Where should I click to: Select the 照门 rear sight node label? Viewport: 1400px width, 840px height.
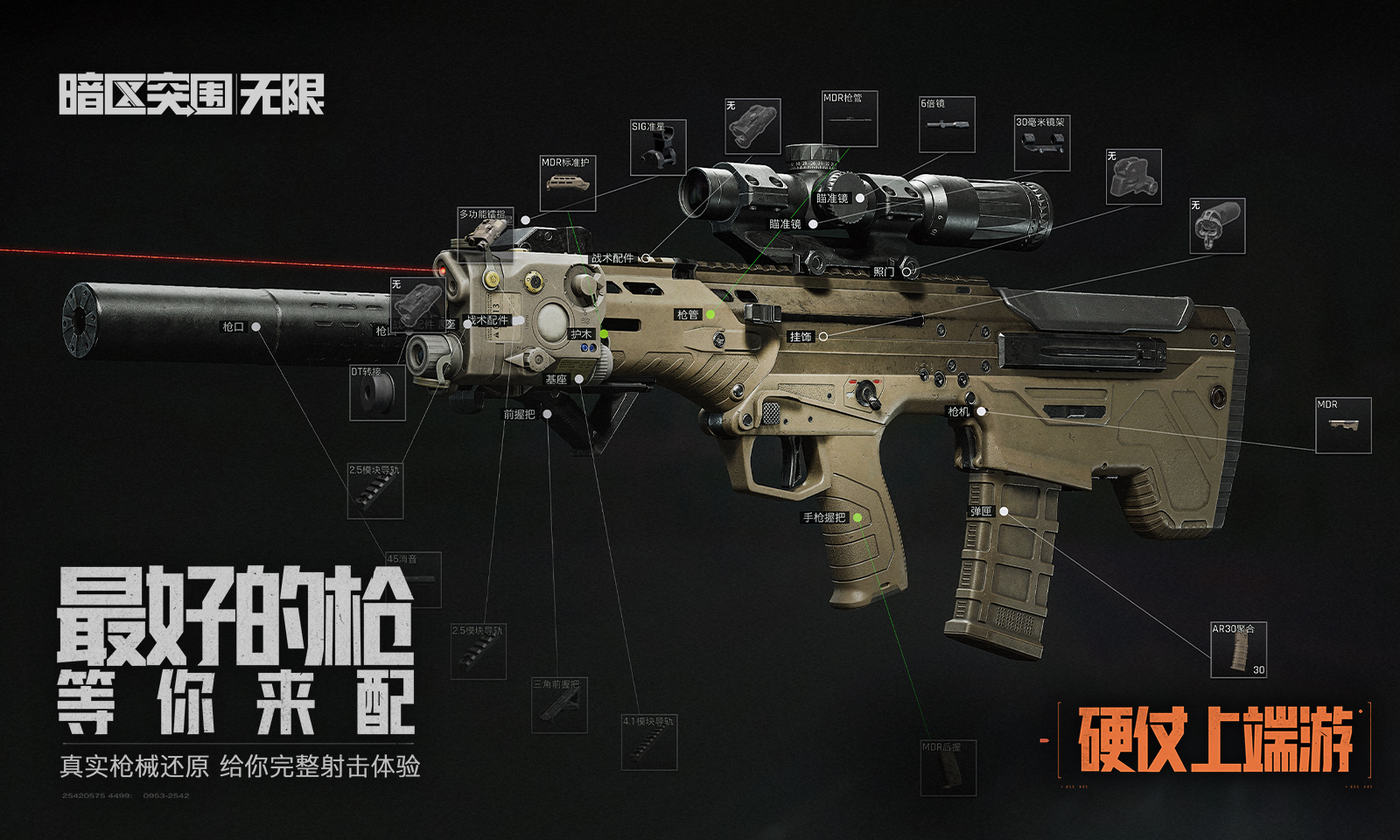coord(884,272)
